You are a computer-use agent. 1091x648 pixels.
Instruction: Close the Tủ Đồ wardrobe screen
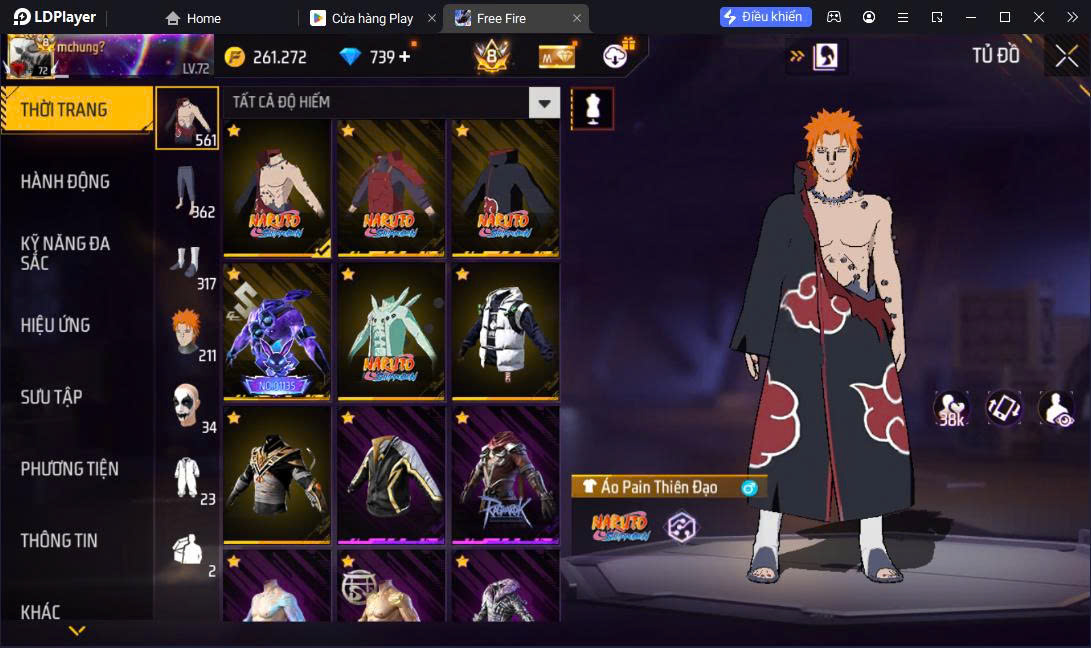(x=1066, y=56)
